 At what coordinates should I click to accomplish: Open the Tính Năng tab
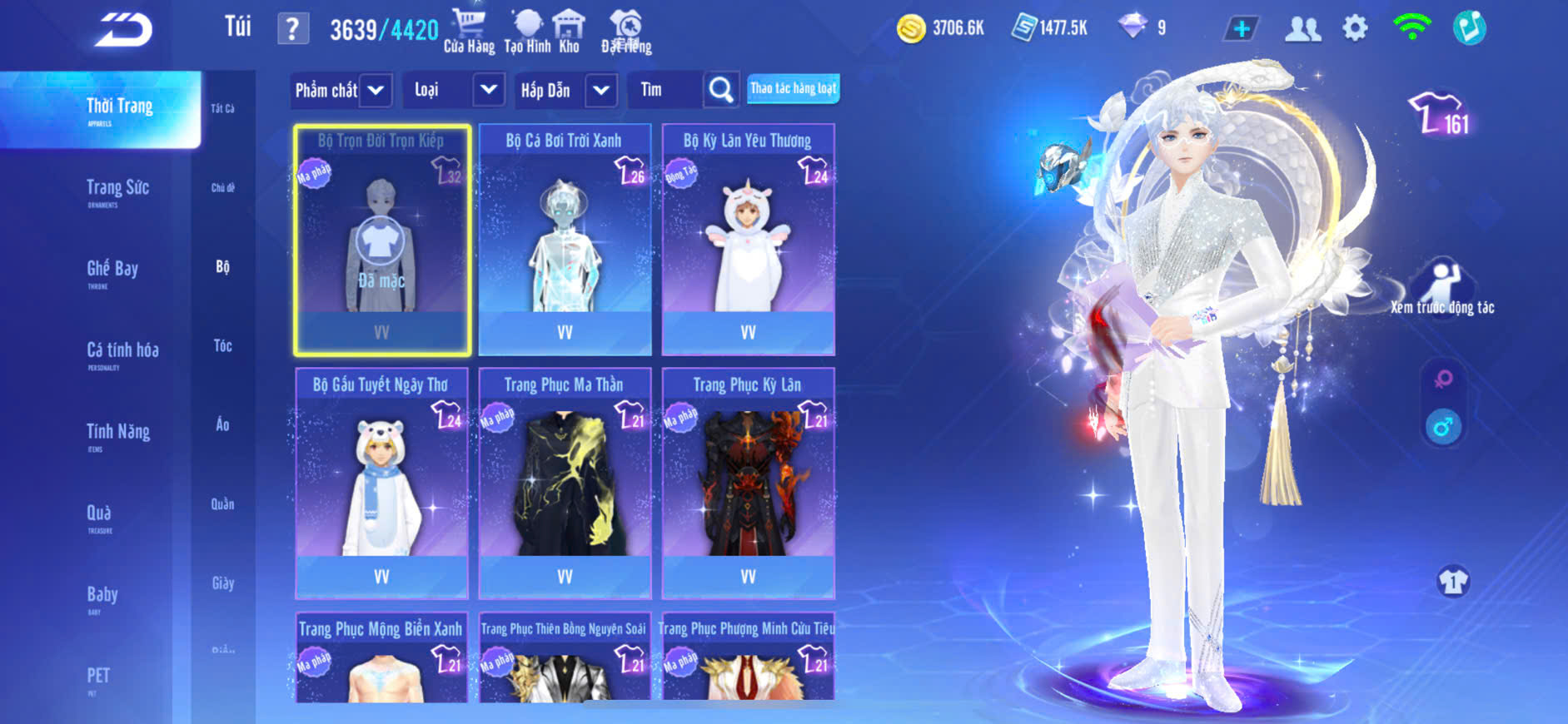[118, 434]
